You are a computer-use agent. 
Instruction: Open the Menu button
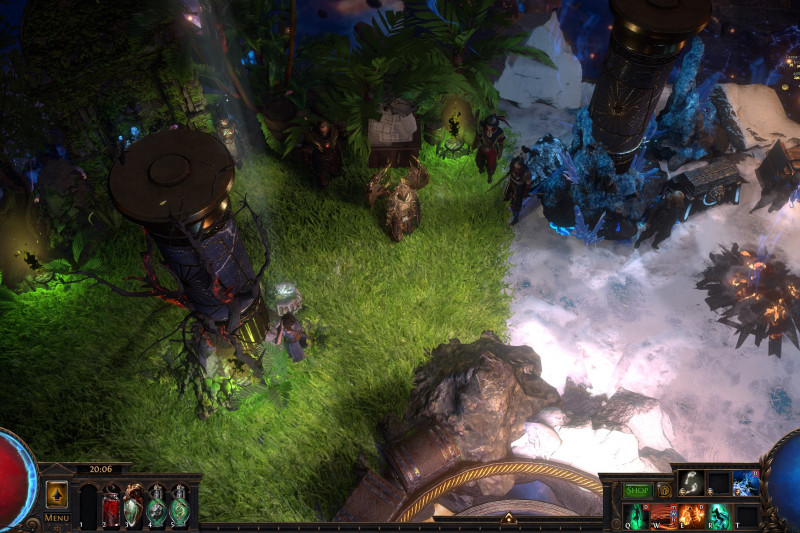57,518
